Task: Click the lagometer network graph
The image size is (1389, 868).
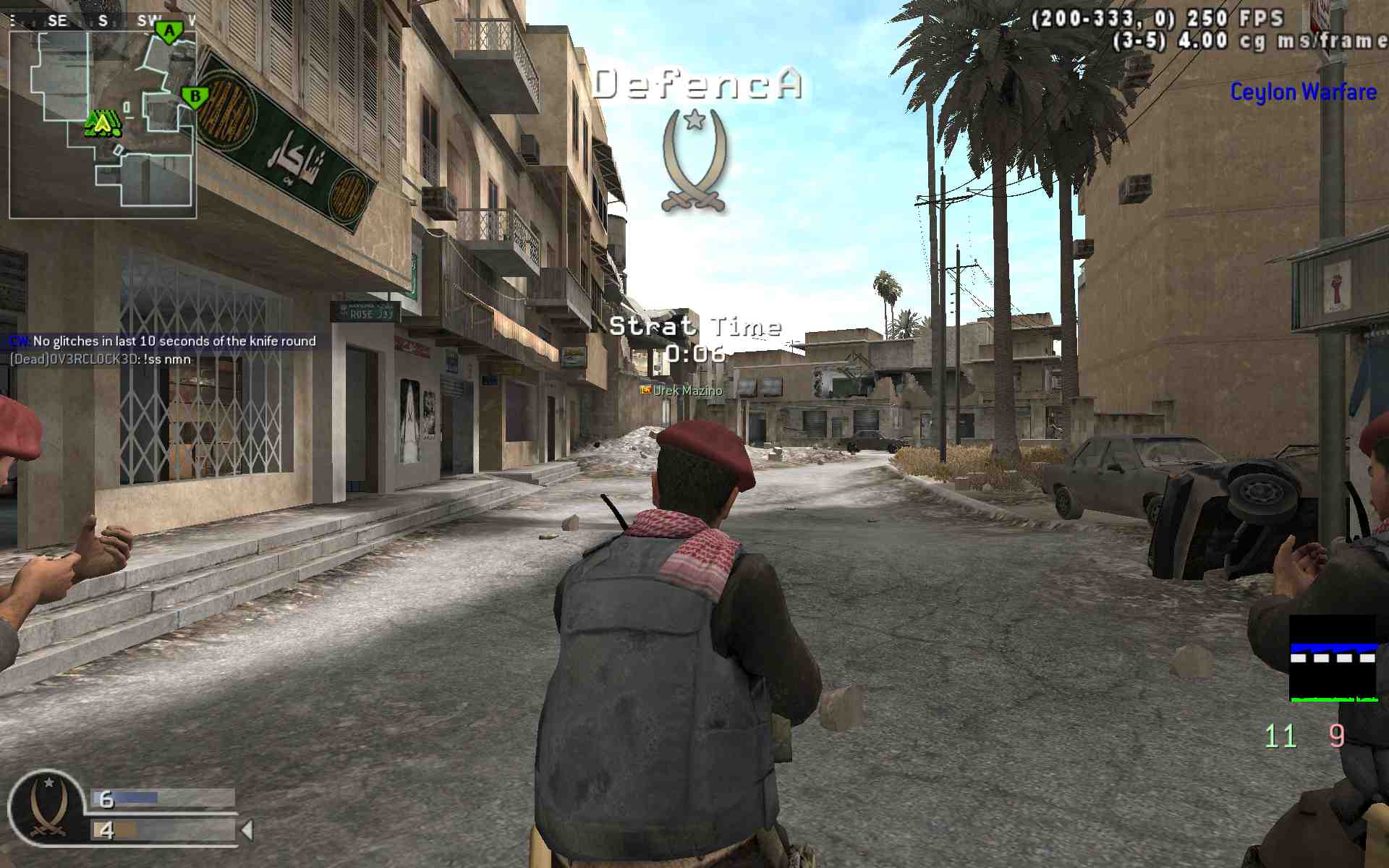Action: [1333, 658]
